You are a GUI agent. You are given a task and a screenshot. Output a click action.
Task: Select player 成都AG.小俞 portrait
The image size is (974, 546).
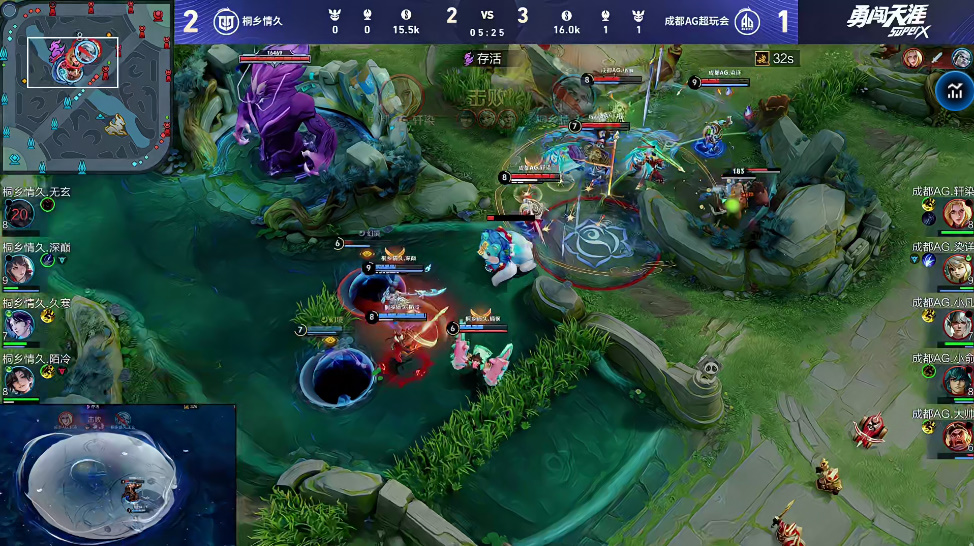click(x=957, y=380)
